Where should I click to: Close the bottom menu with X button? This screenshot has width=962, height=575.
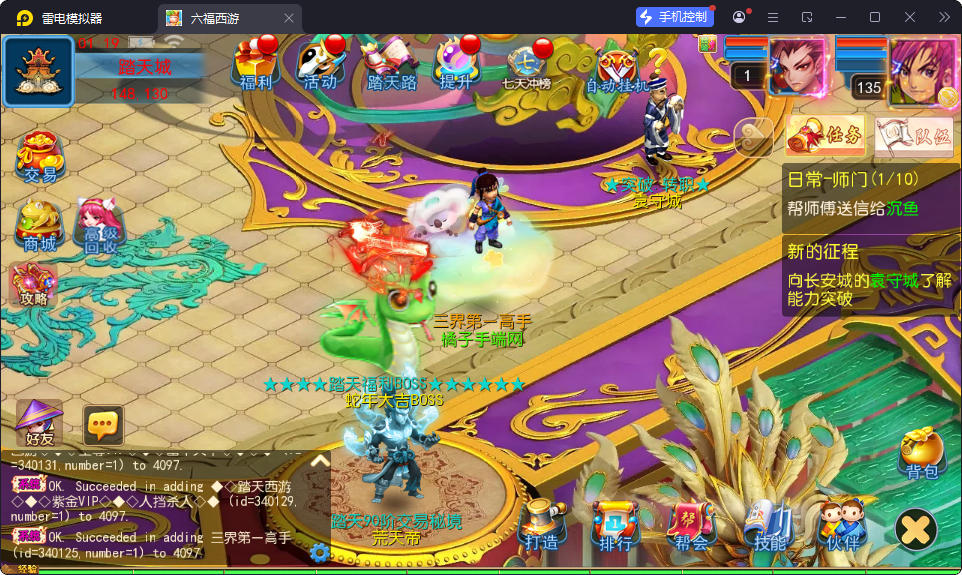coord(915,529)
